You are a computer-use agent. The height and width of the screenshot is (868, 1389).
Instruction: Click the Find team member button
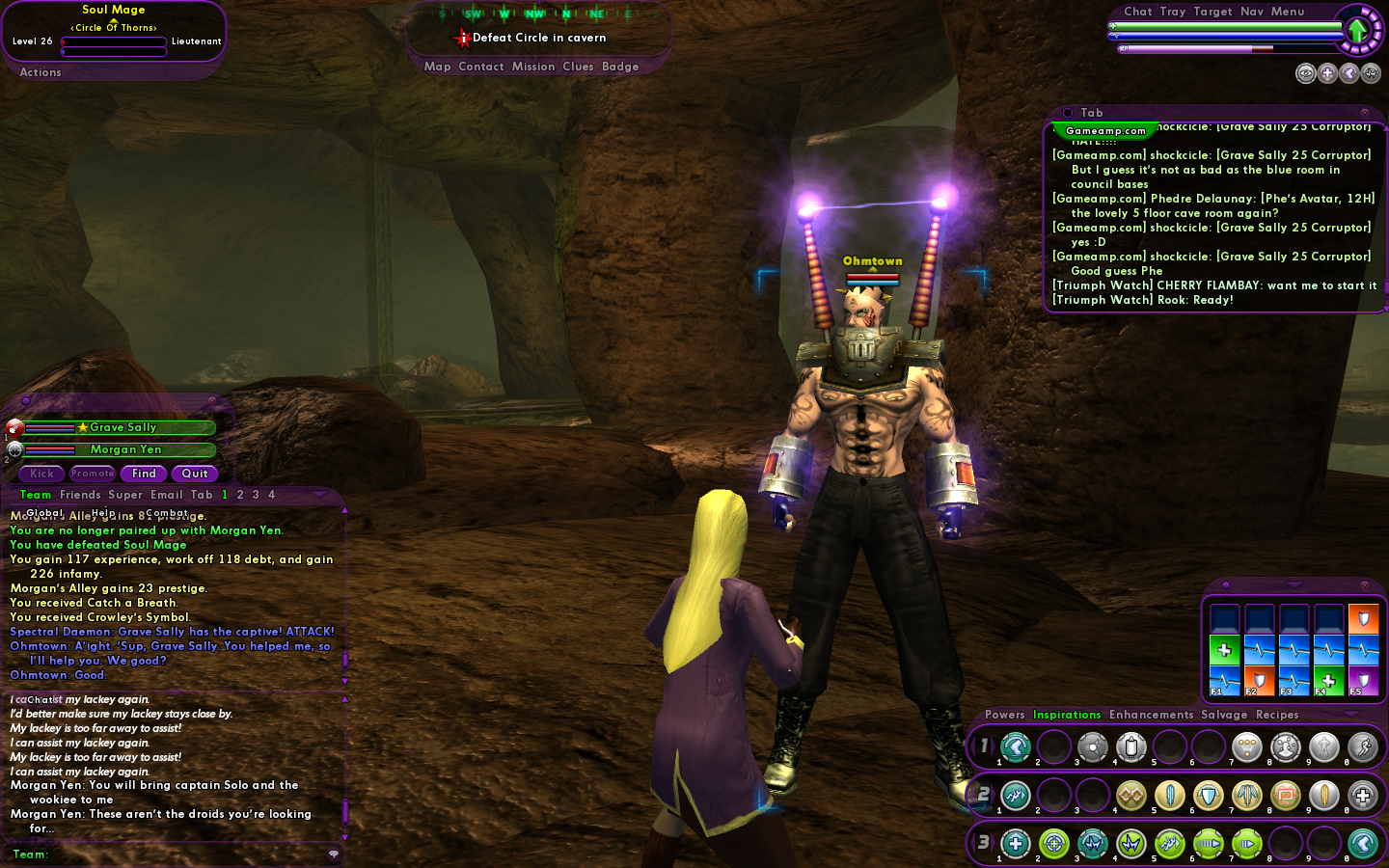pyautogui.click(x=144, y=474)
